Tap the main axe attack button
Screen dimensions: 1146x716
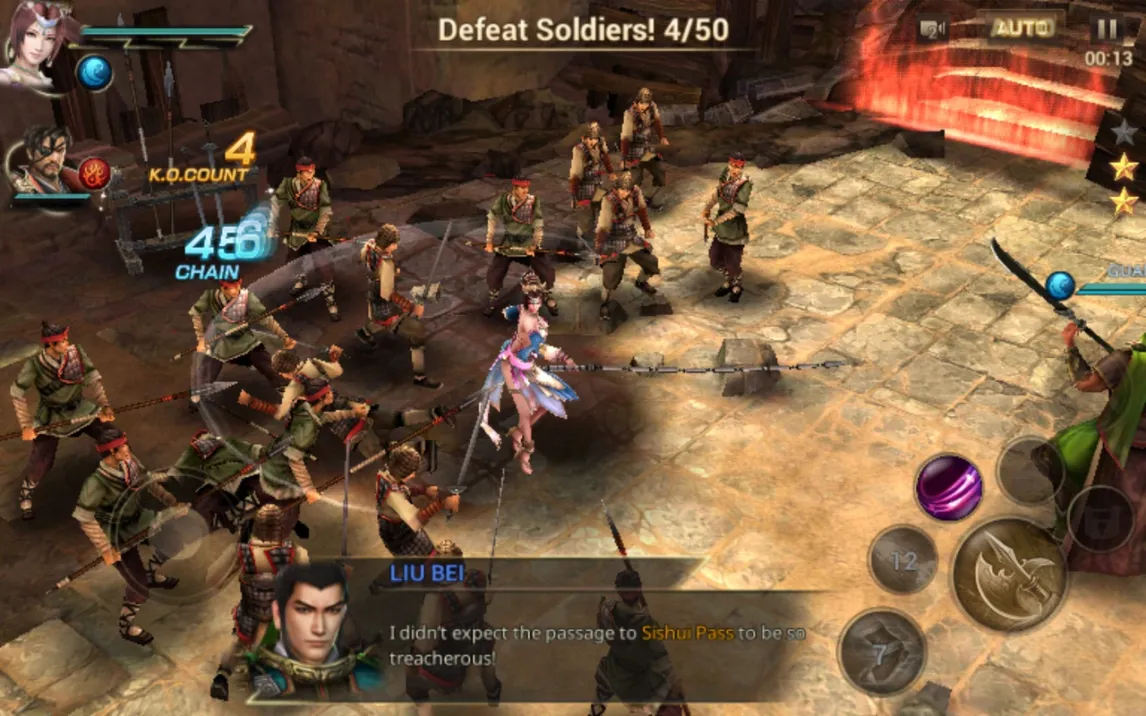click(1006, 574)
